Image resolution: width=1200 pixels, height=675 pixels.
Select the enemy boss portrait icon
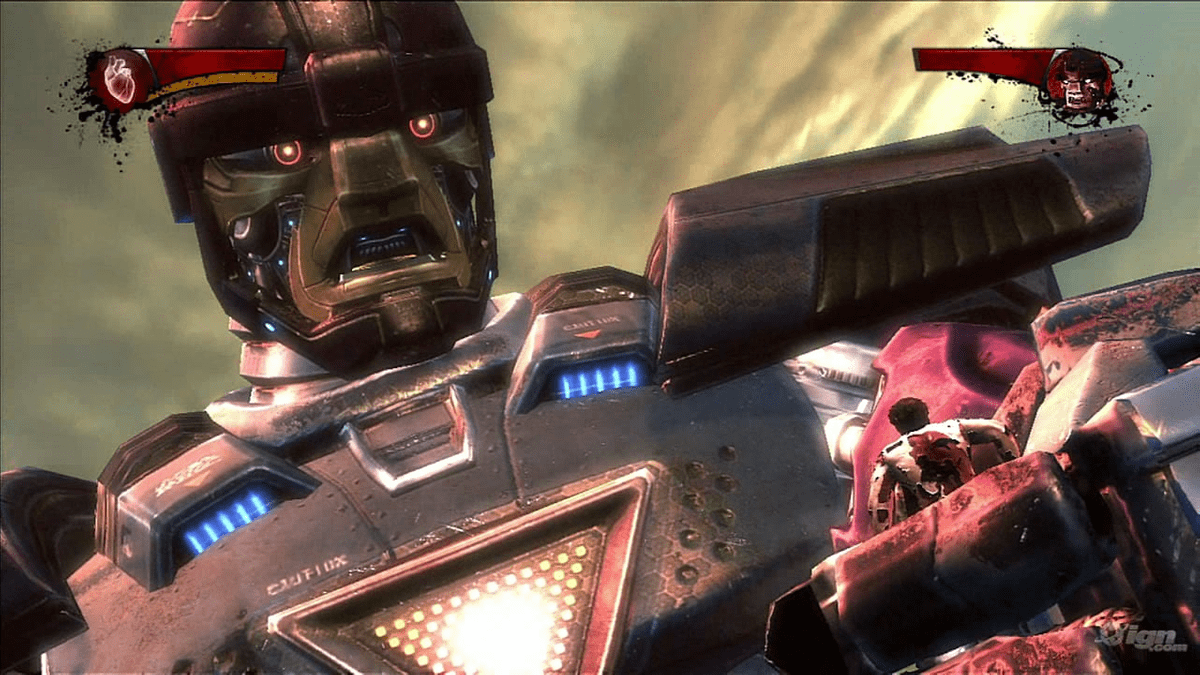(1077, 77)
